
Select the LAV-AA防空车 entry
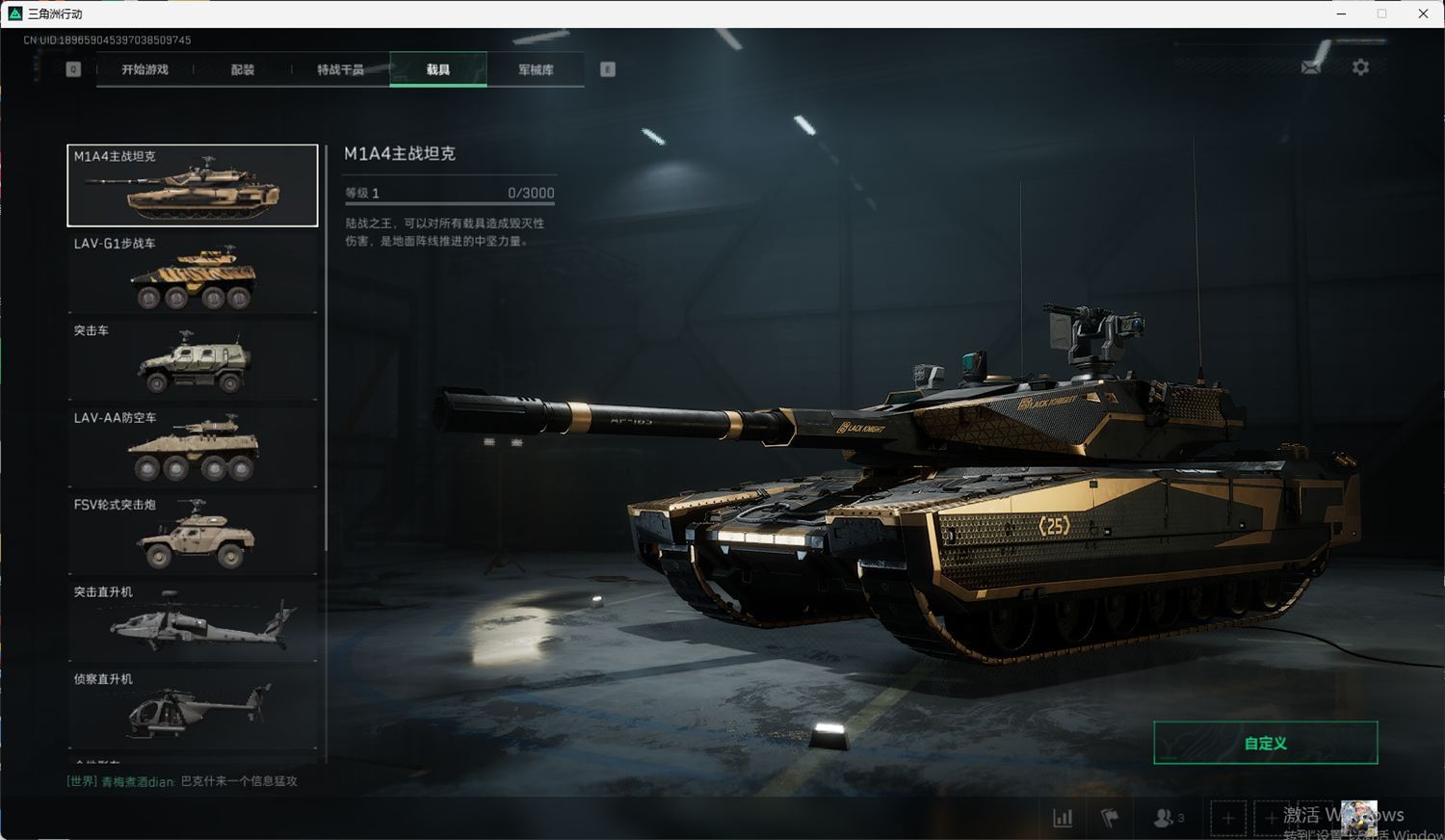pyautogui.click(x=193, y=447)
